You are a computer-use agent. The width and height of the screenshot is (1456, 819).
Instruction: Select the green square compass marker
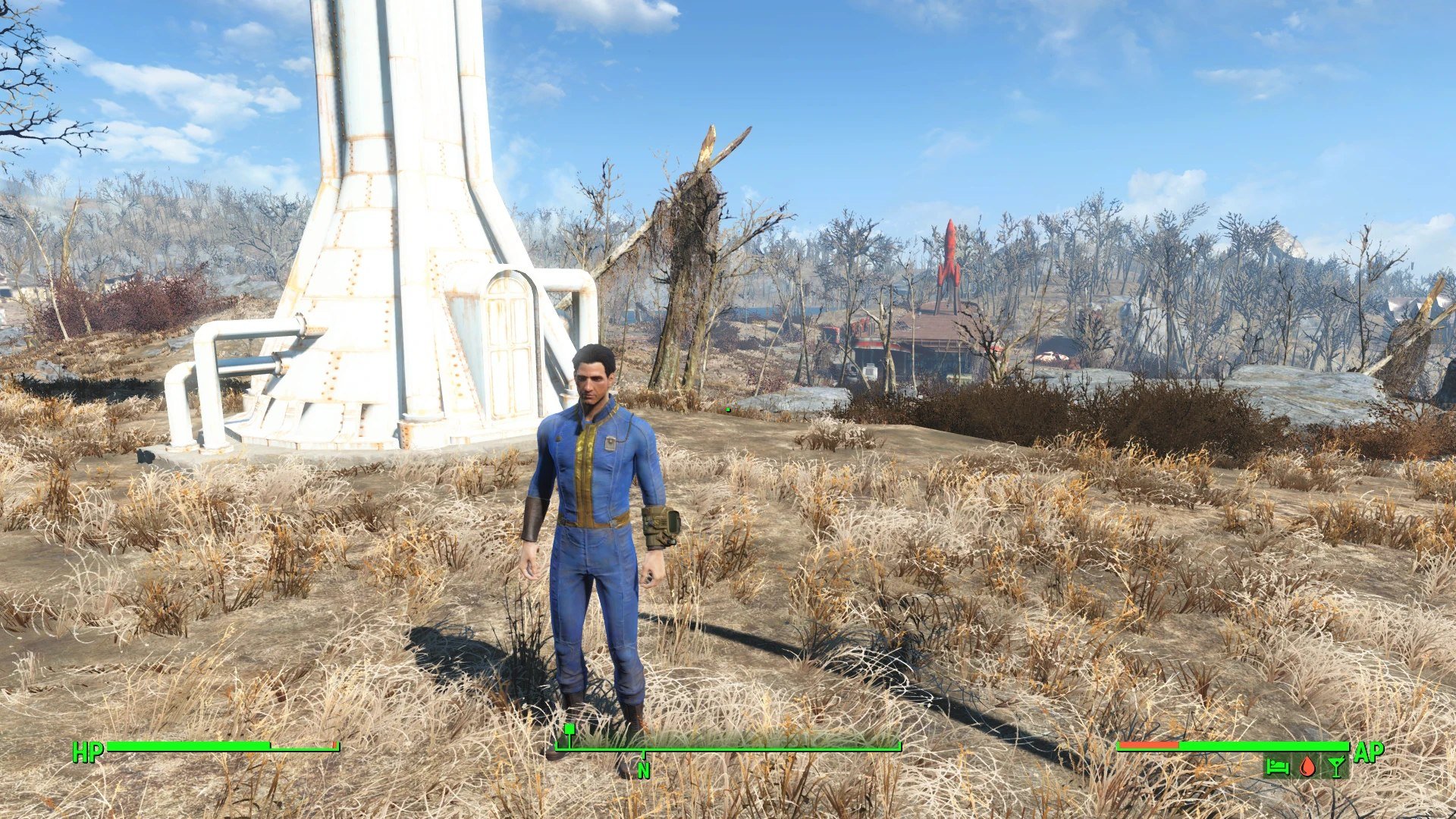click(x=569, y=729)
